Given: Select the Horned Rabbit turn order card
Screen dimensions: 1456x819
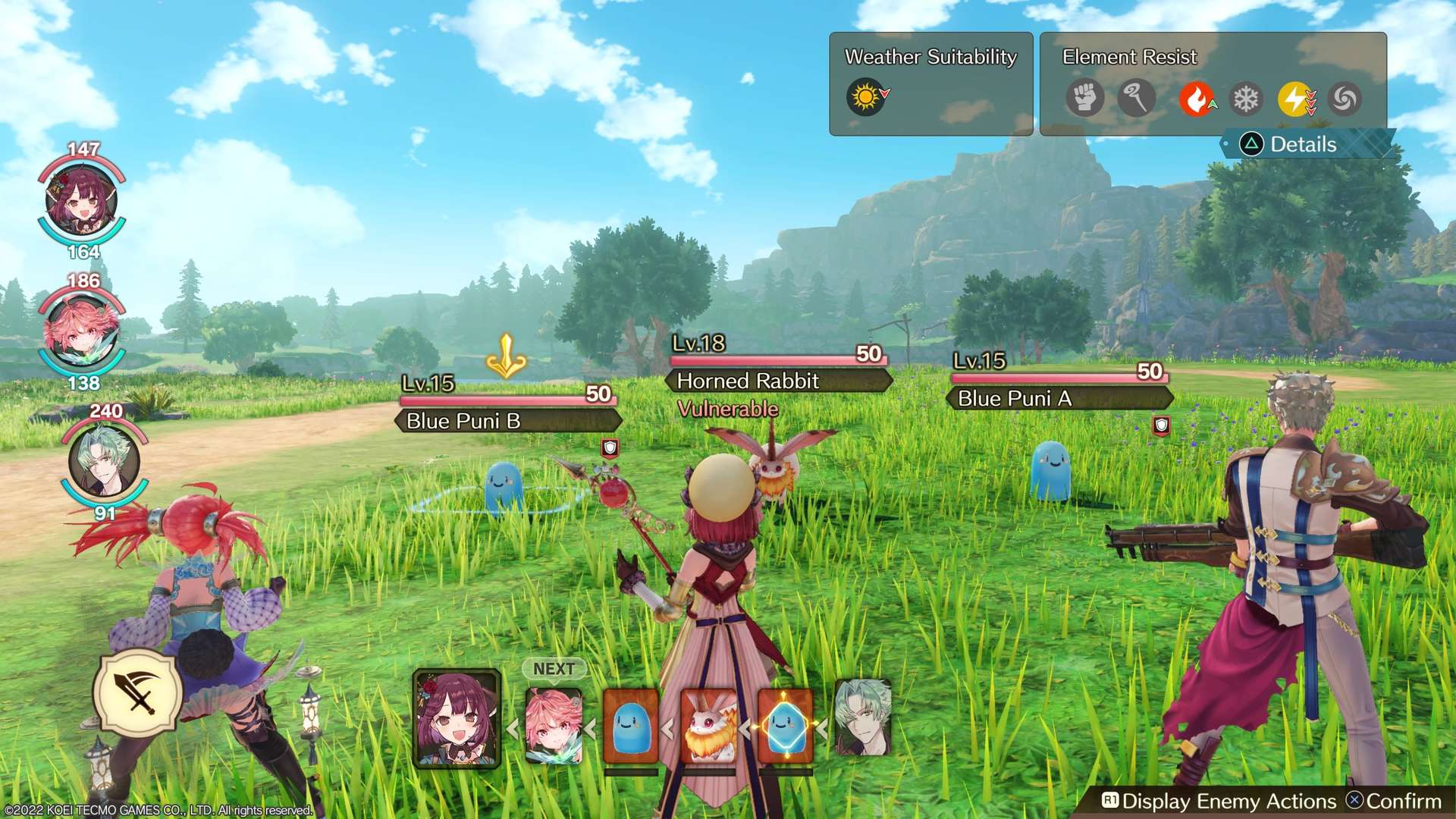Looking at the screenshot, I should click(x=709, y=726).
